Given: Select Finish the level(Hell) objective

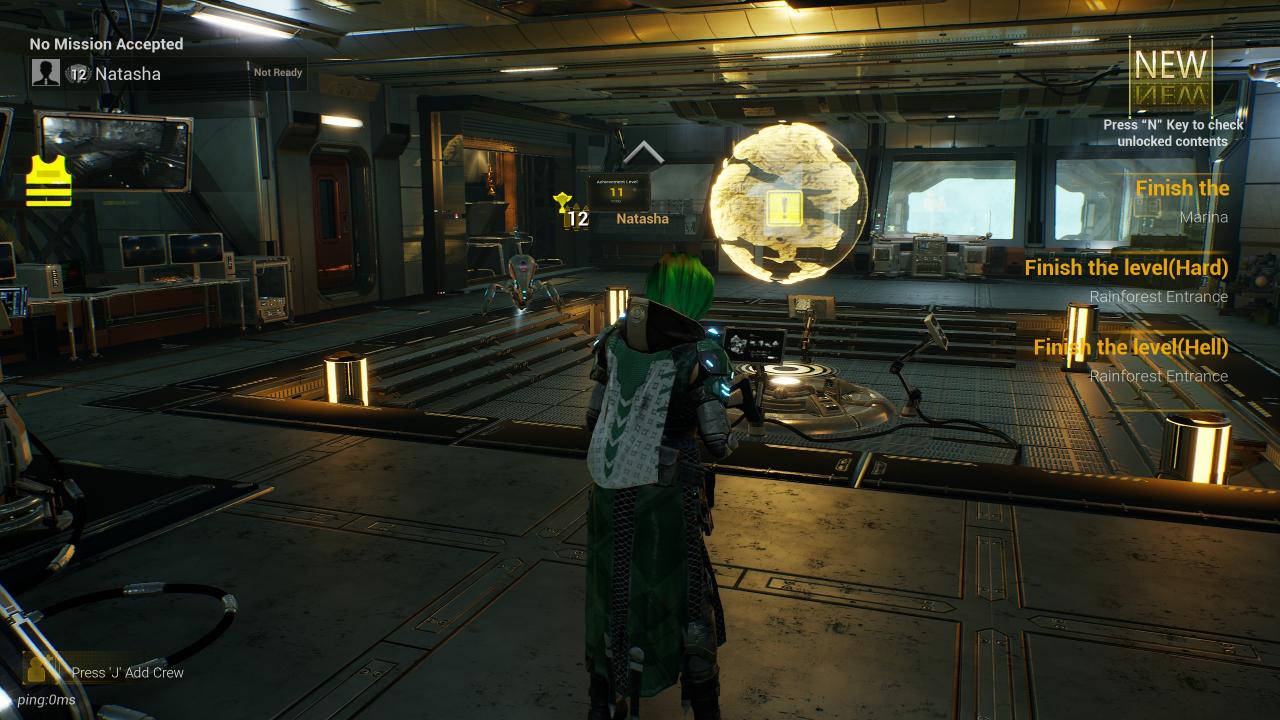Looking at the screenshot, I should click(x=1130, y=360).
